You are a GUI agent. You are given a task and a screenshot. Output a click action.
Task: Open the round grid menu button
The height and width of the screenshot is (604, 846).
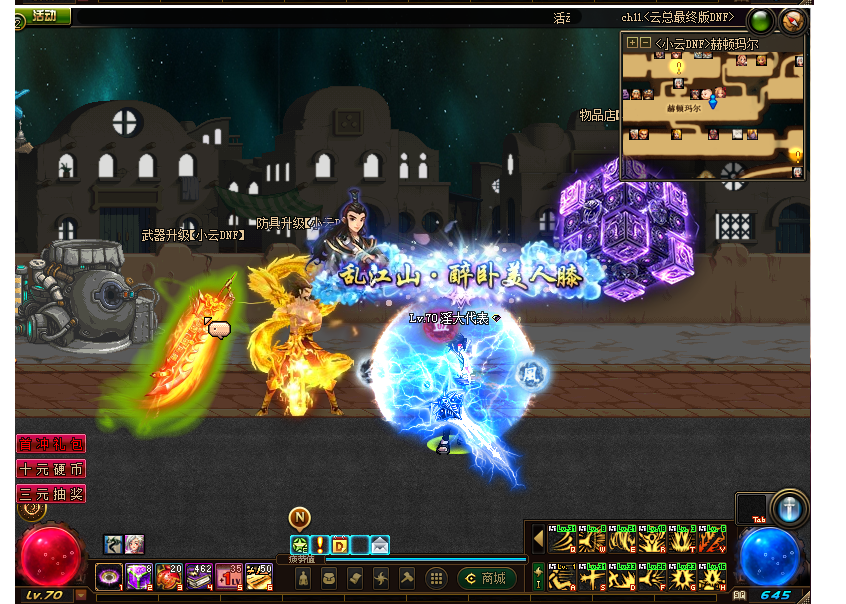(436, 578)
